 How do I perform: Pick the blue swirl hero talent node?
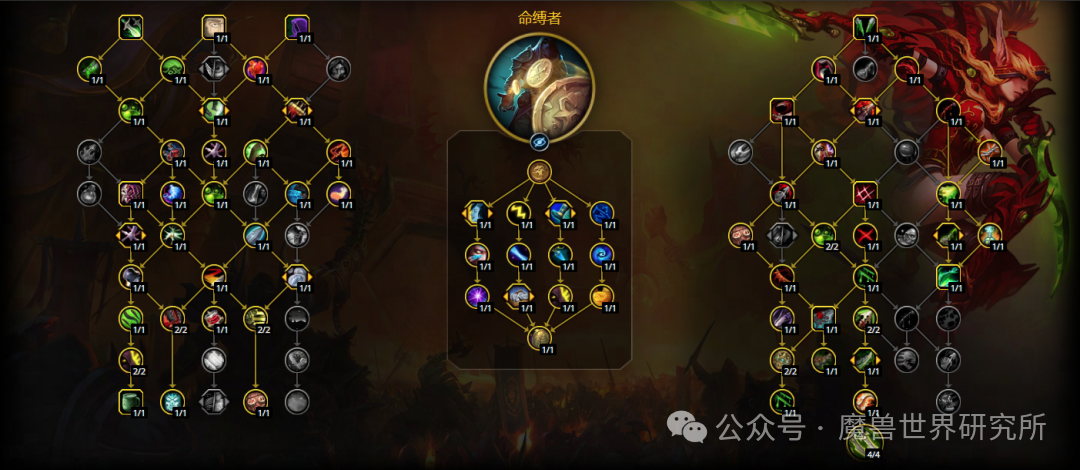click(x=601, y=254)
